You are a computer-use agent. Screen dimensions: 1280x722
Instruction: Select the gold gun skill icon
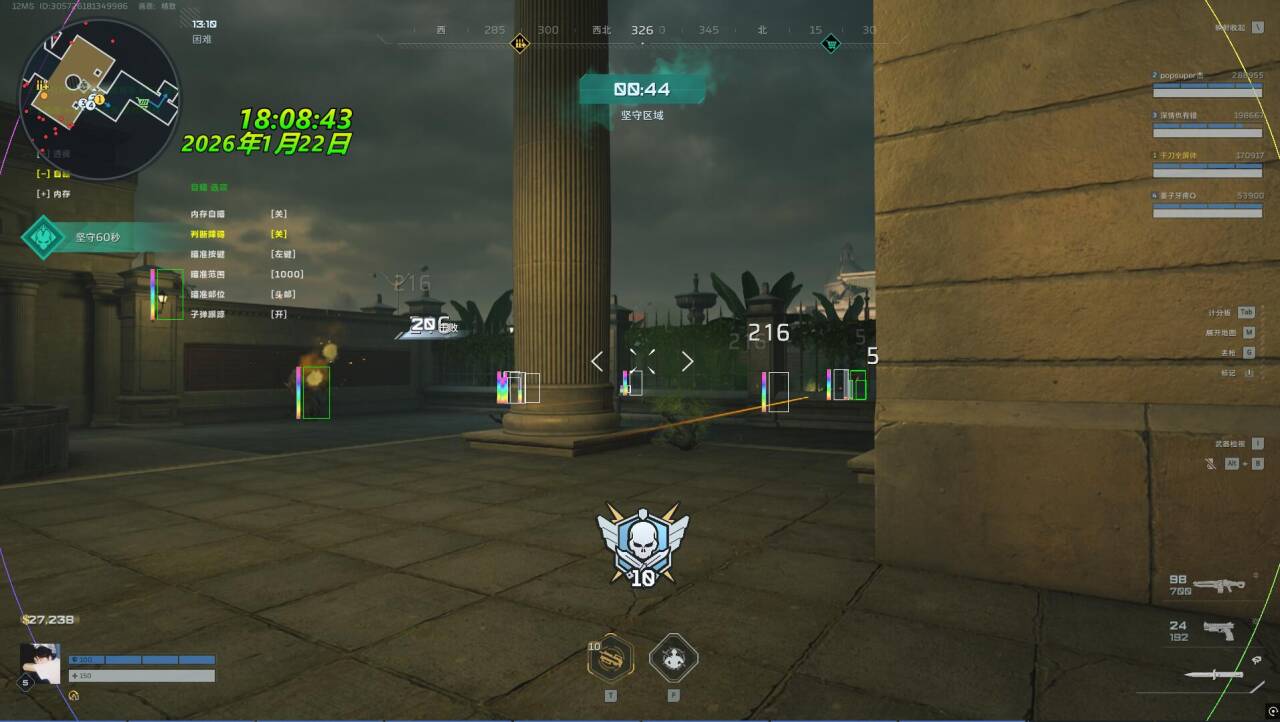610,658
